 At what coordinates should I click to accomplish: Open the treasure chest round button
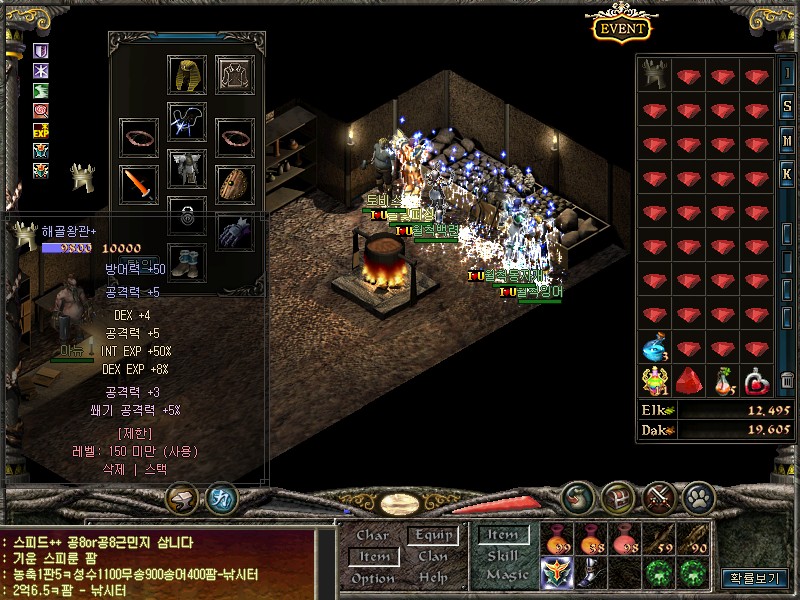(x=617, y=496)
